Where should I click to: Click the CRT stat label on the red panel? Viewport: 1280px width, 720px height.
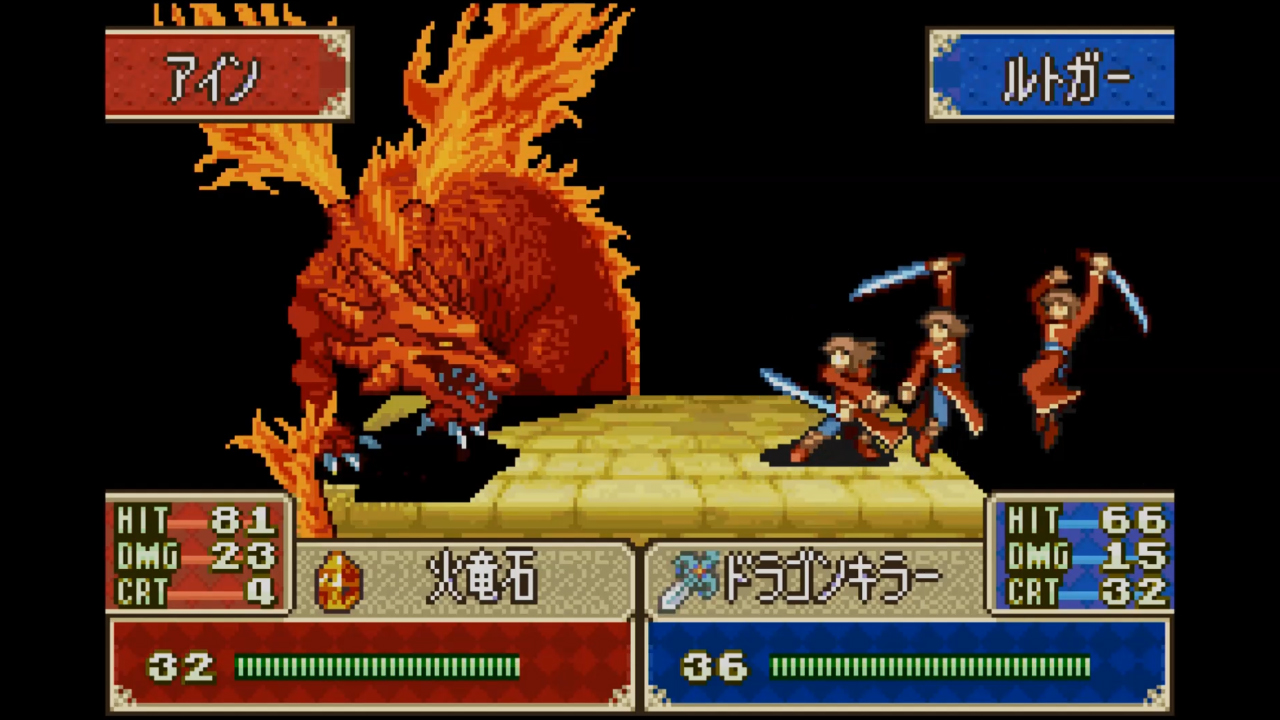point(145,593)
